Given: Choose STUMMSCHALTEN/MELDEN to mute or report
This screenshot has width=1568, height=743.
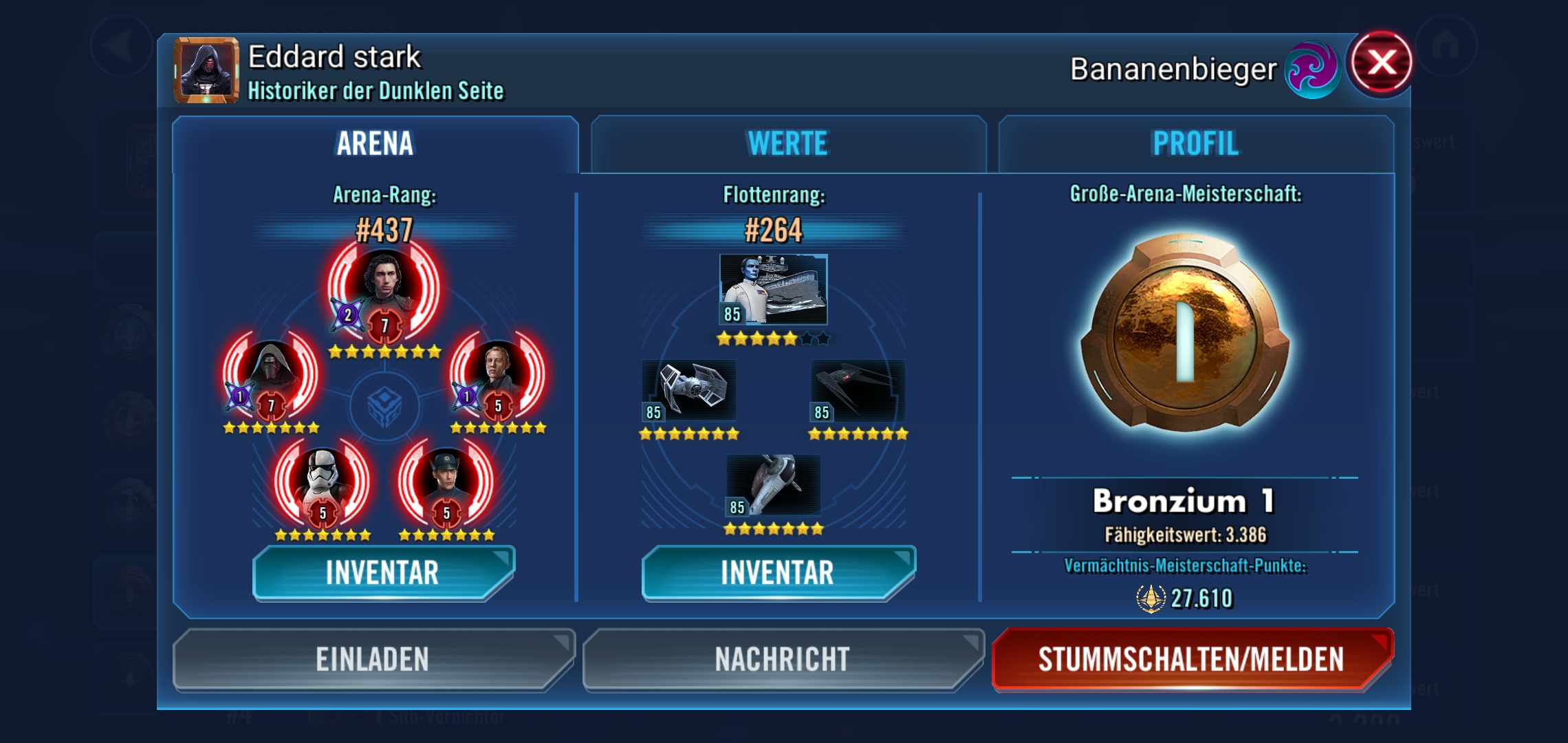Looking at the screenshot, I should tap(1191, 658).
